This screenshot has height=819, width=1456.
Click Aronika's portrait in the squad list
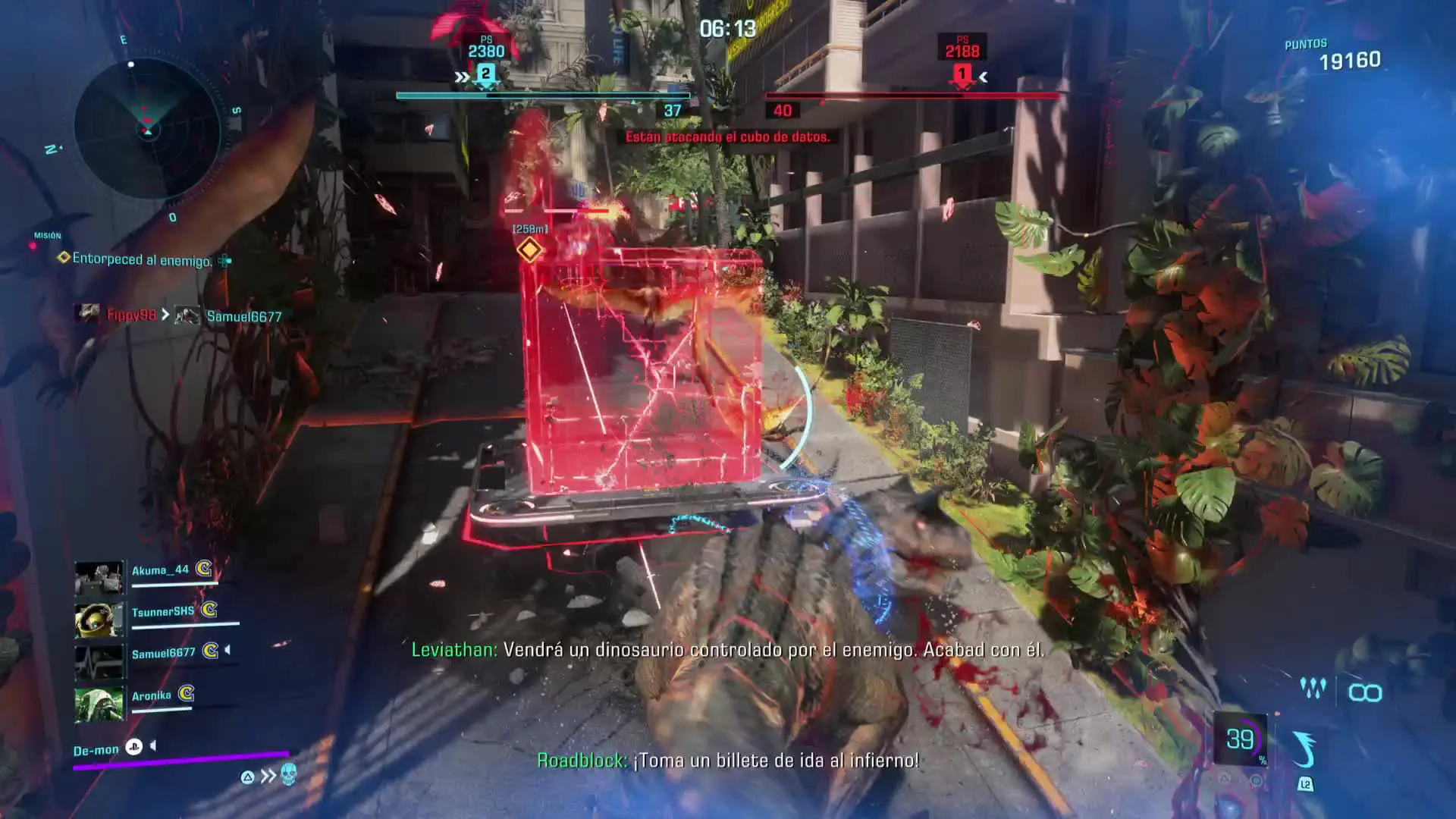99,704
